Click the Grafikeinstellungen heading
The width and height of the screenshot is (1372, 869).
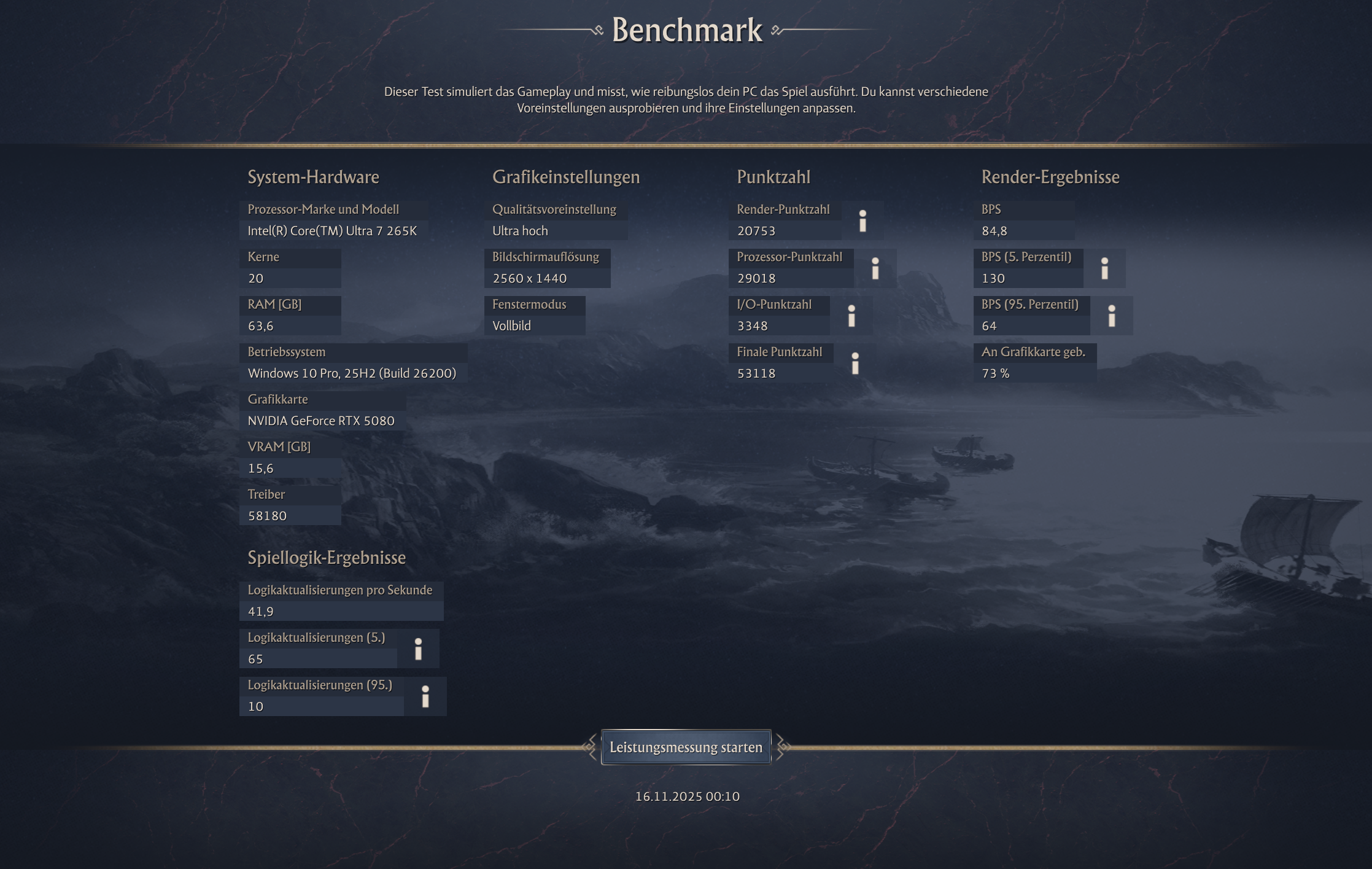(566, 177)
